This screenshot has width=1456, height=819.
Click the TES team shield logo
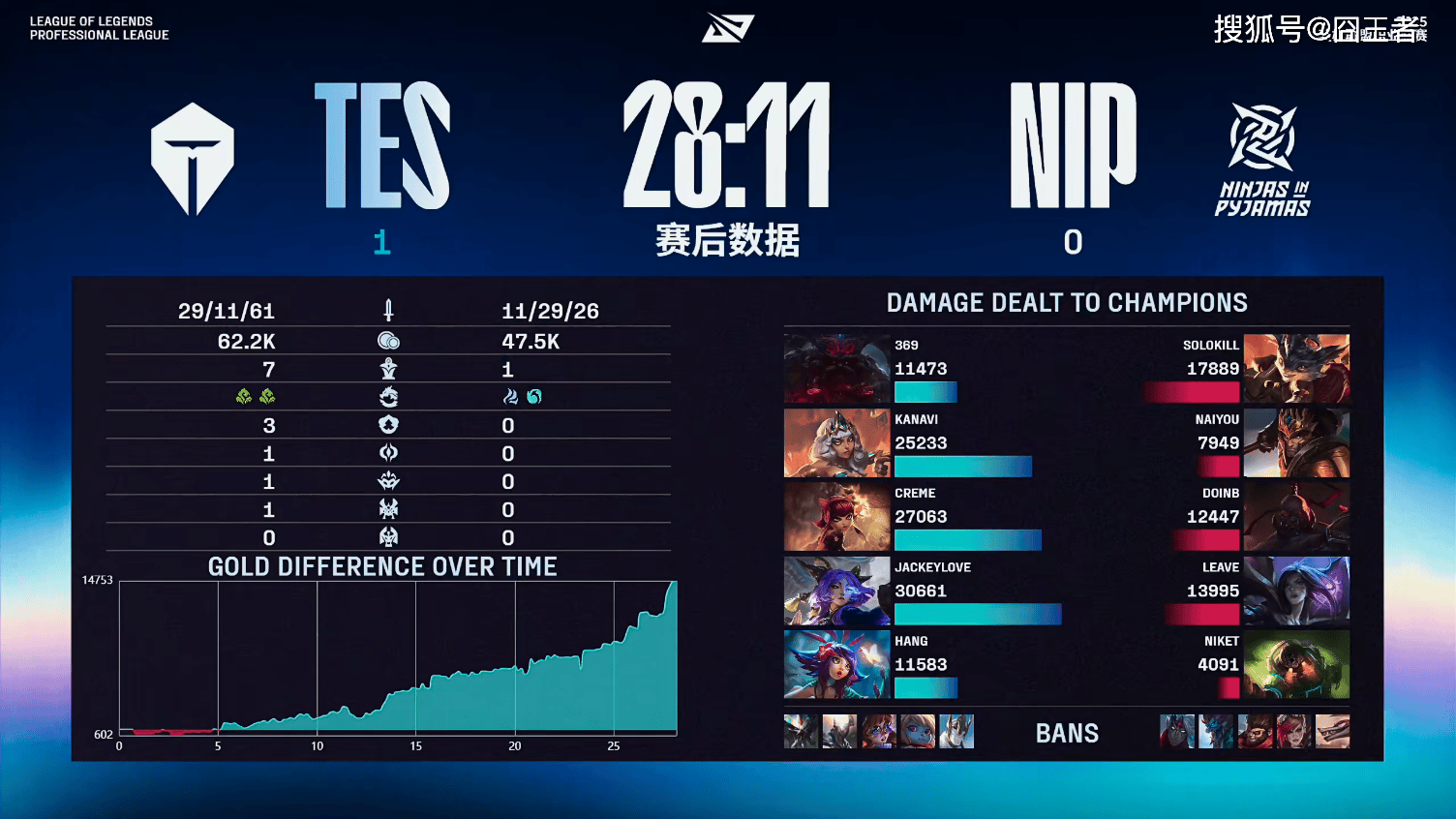[x=193, y=159]
